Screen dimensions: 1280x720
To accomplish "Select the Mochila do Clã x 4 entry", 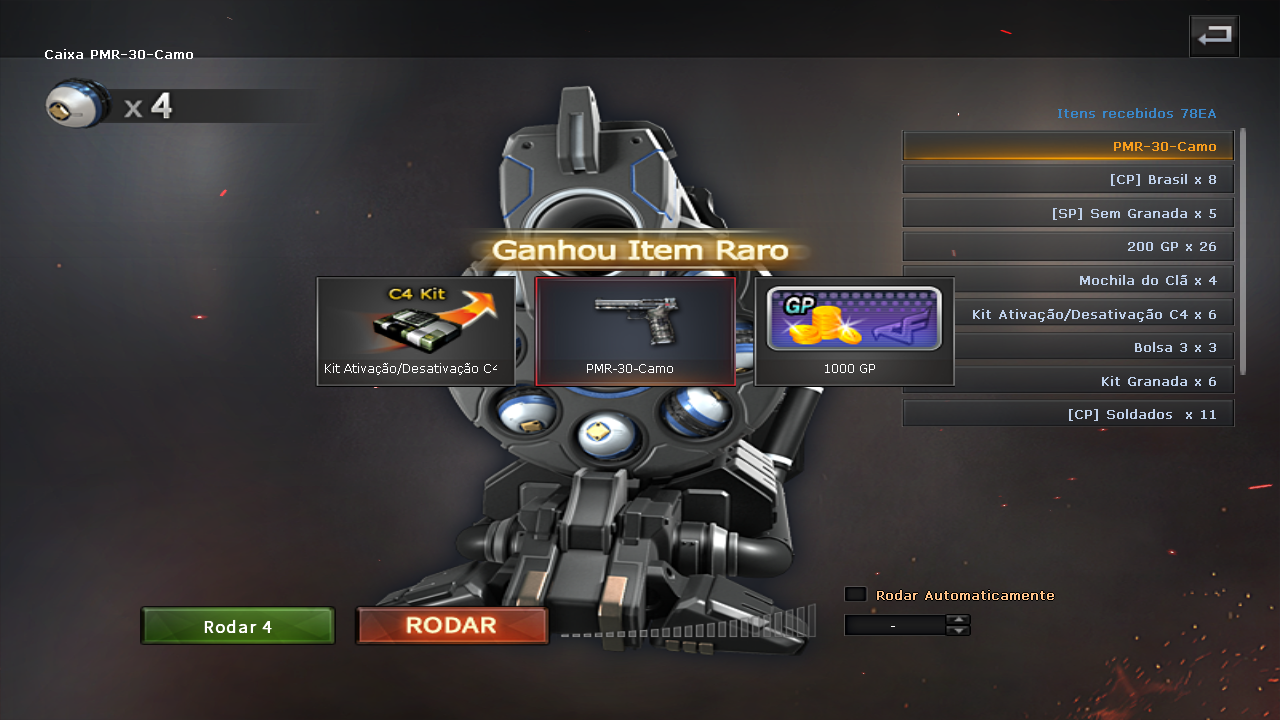I will pos(1067,279).
